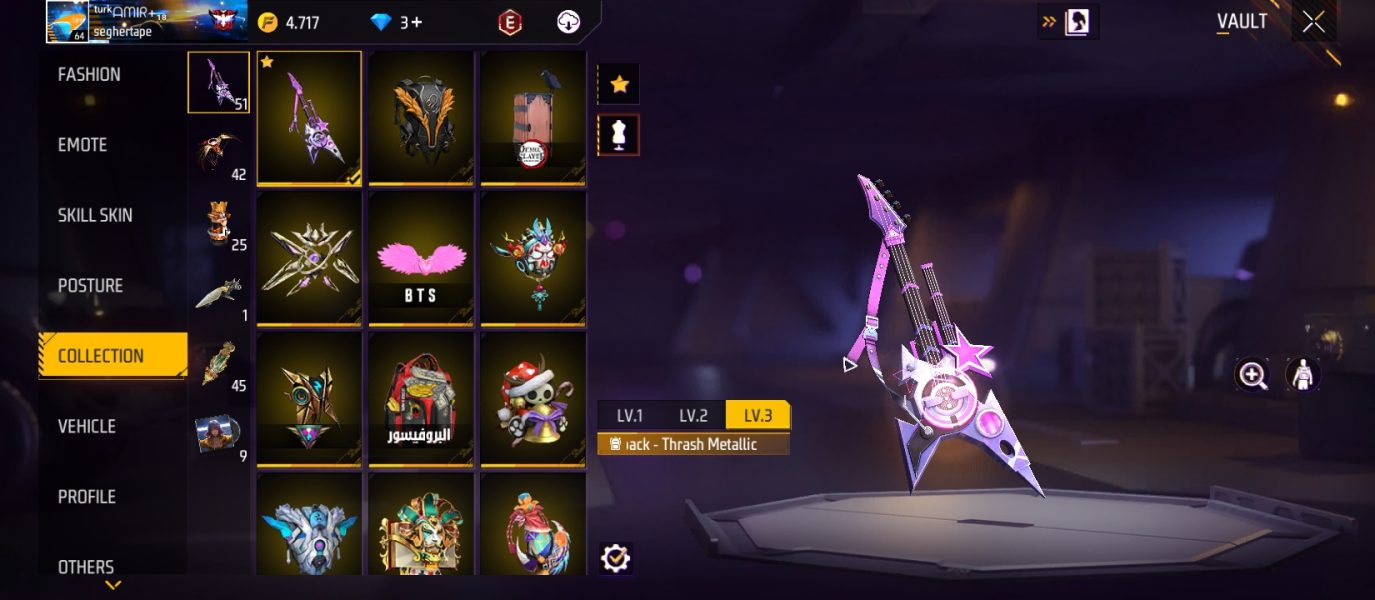
Task: Select the LV.1 skin level tab
Action: [x=629, y=416]
